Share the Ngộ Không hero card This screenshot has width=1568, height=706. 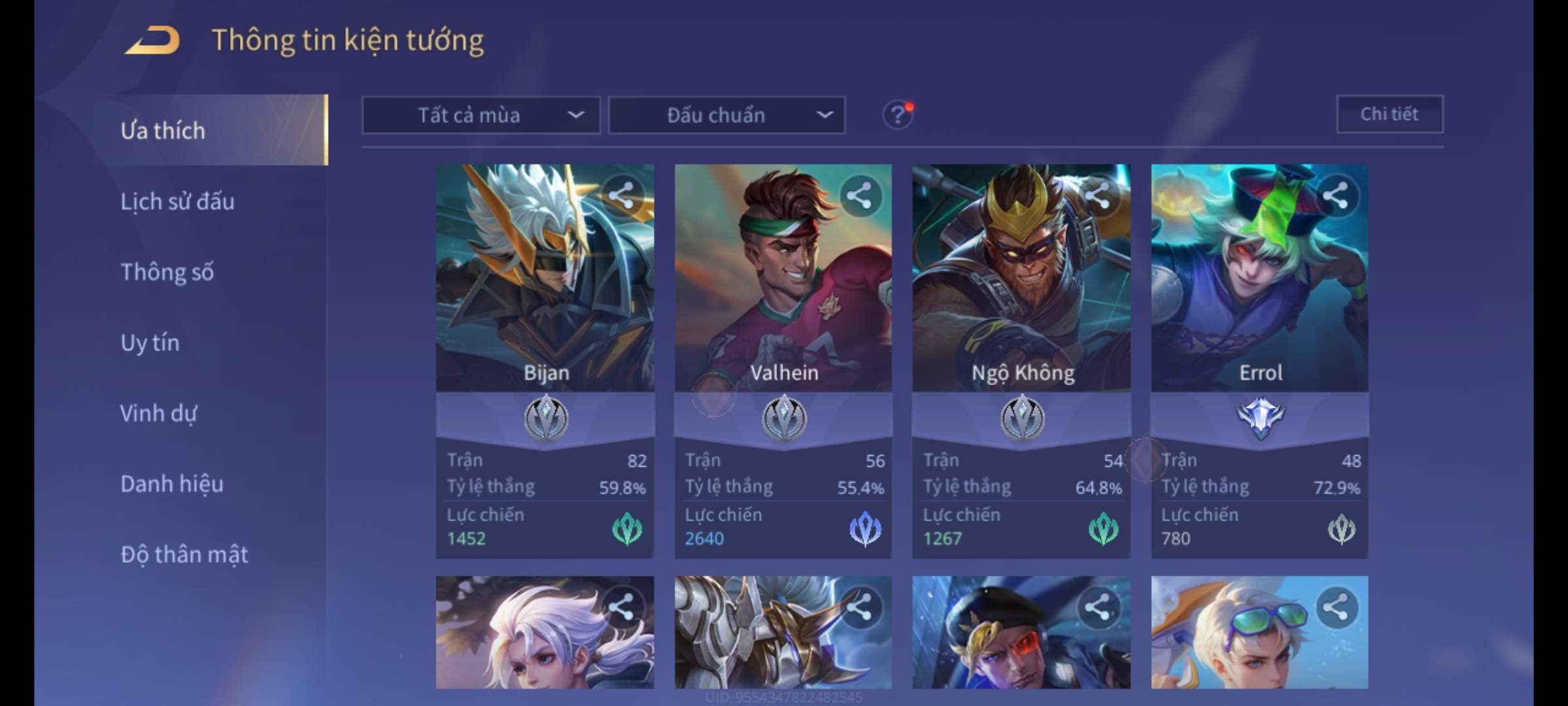tap(1098, 195)
